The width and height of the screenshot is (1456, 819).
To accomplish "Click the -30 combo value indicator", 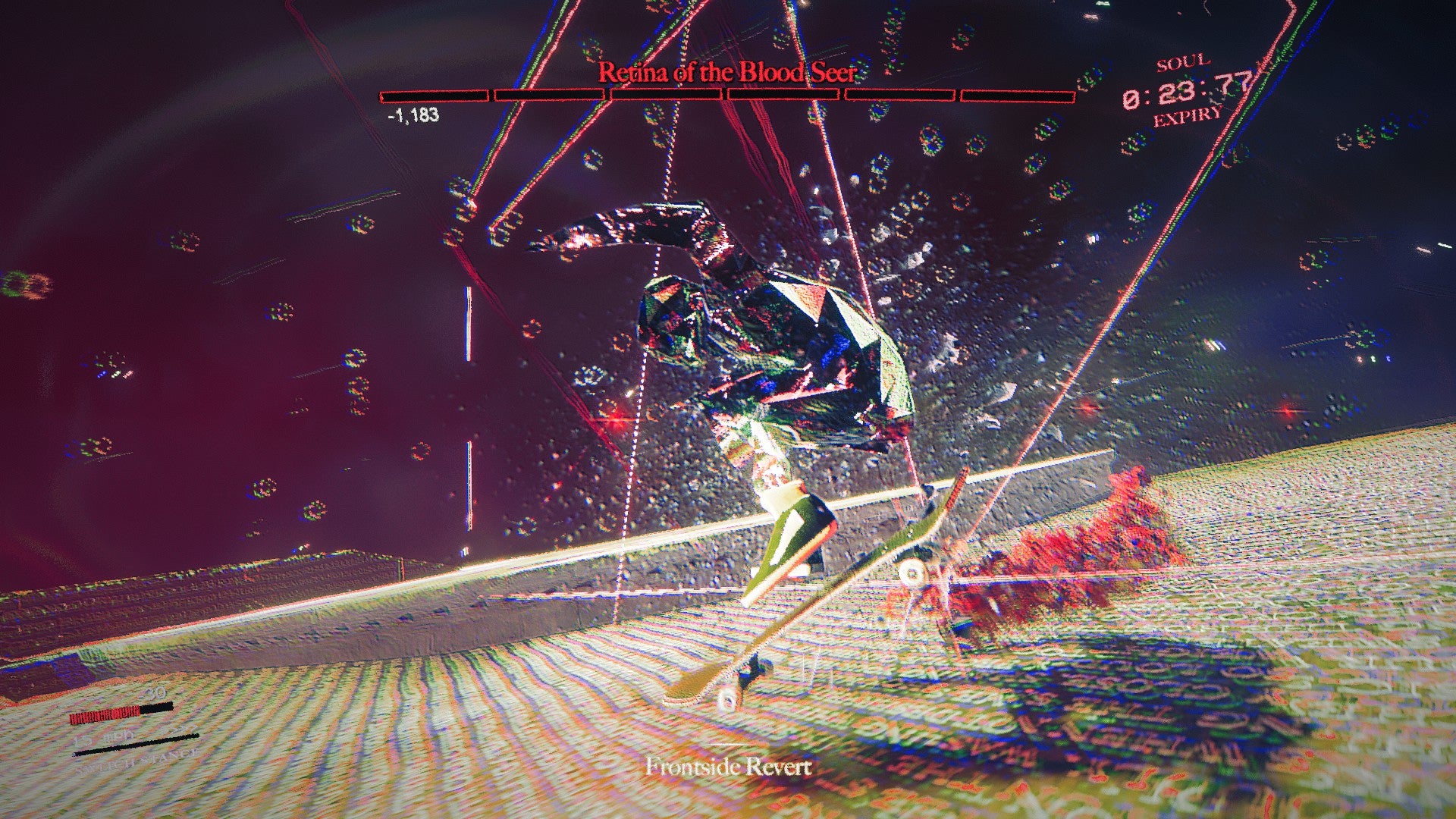I will (154, 693).
